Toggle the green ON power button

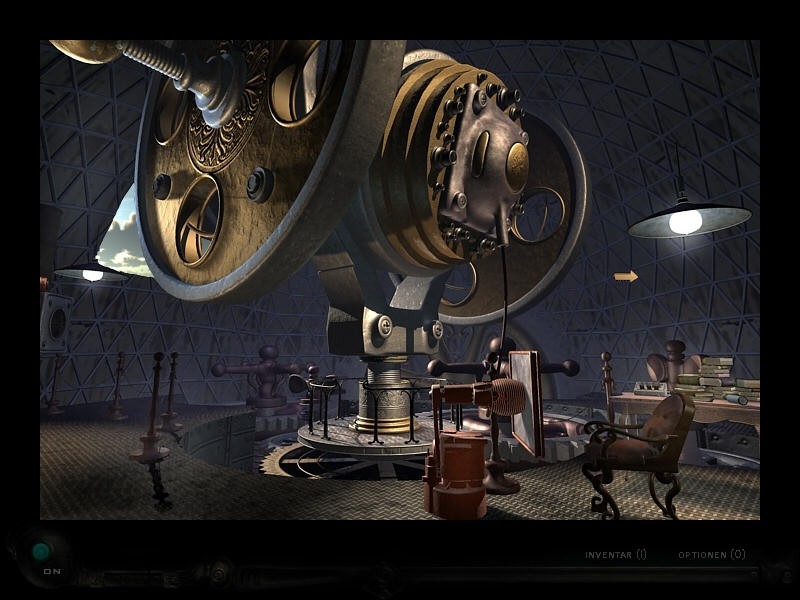(x=41, y=551)
